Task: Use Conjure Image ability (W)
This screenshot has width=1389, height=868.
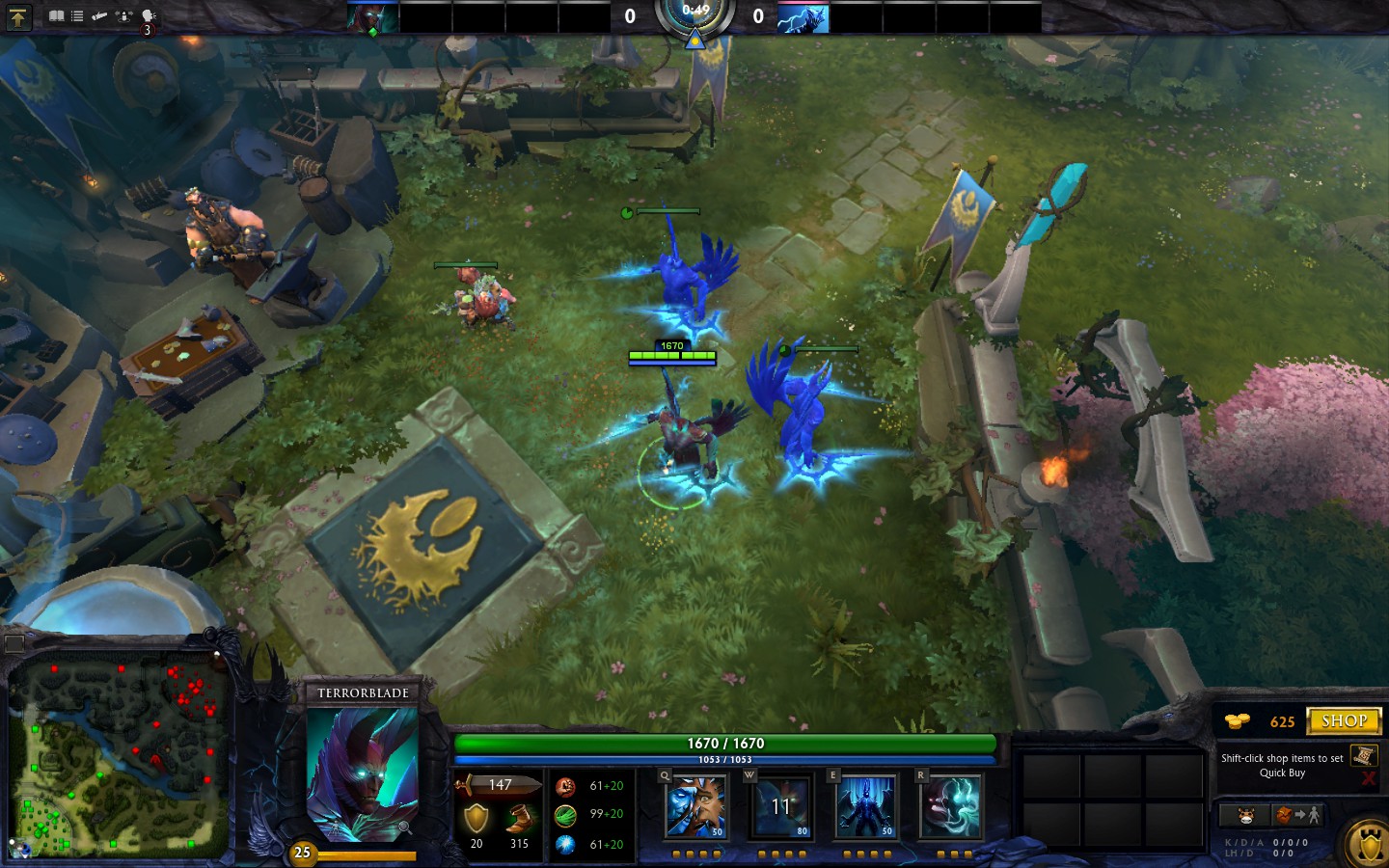Action: [x=779, y=808]
